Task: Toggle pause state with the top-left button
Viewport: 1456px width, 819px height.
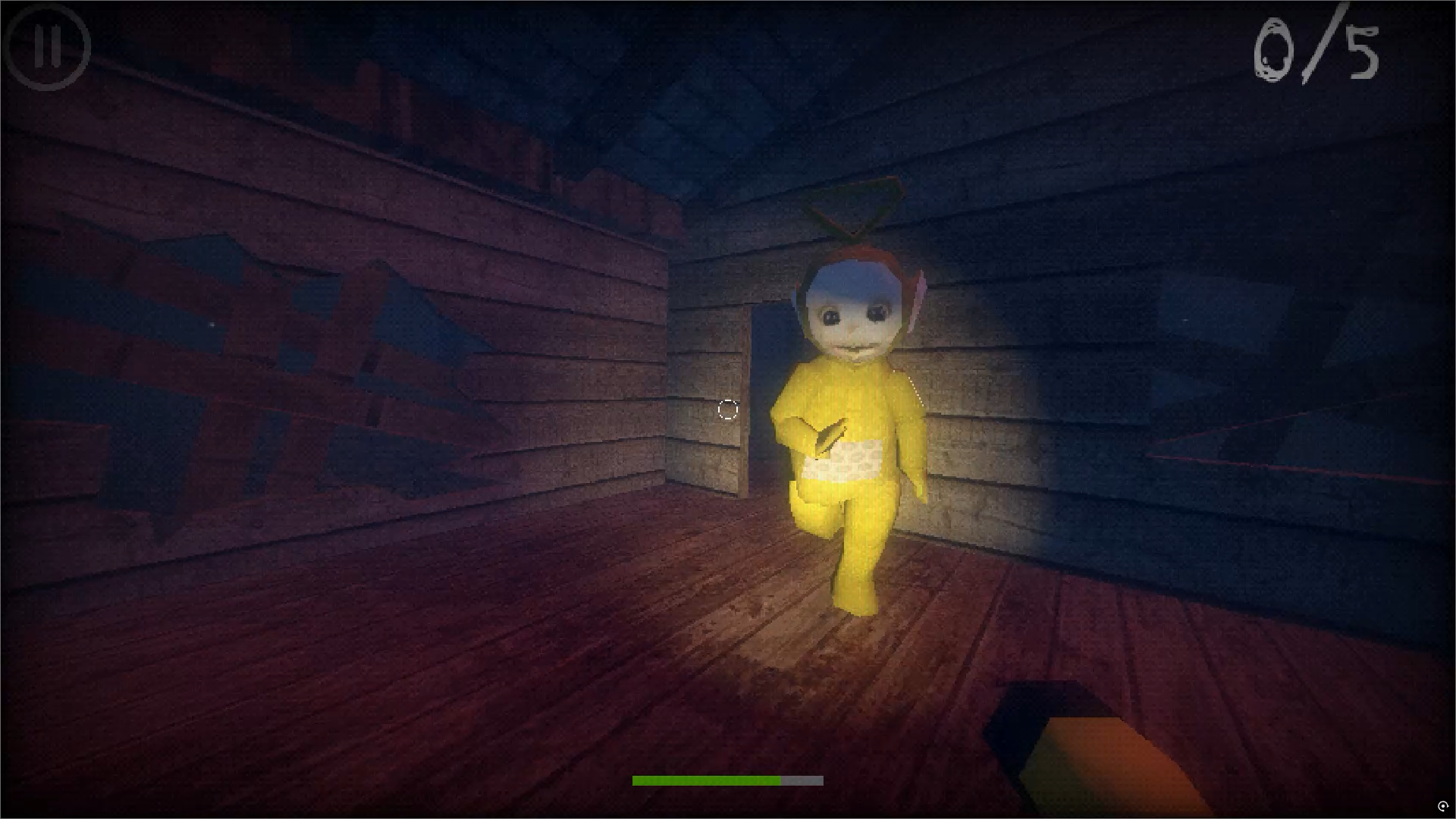Action: (48, 47)
